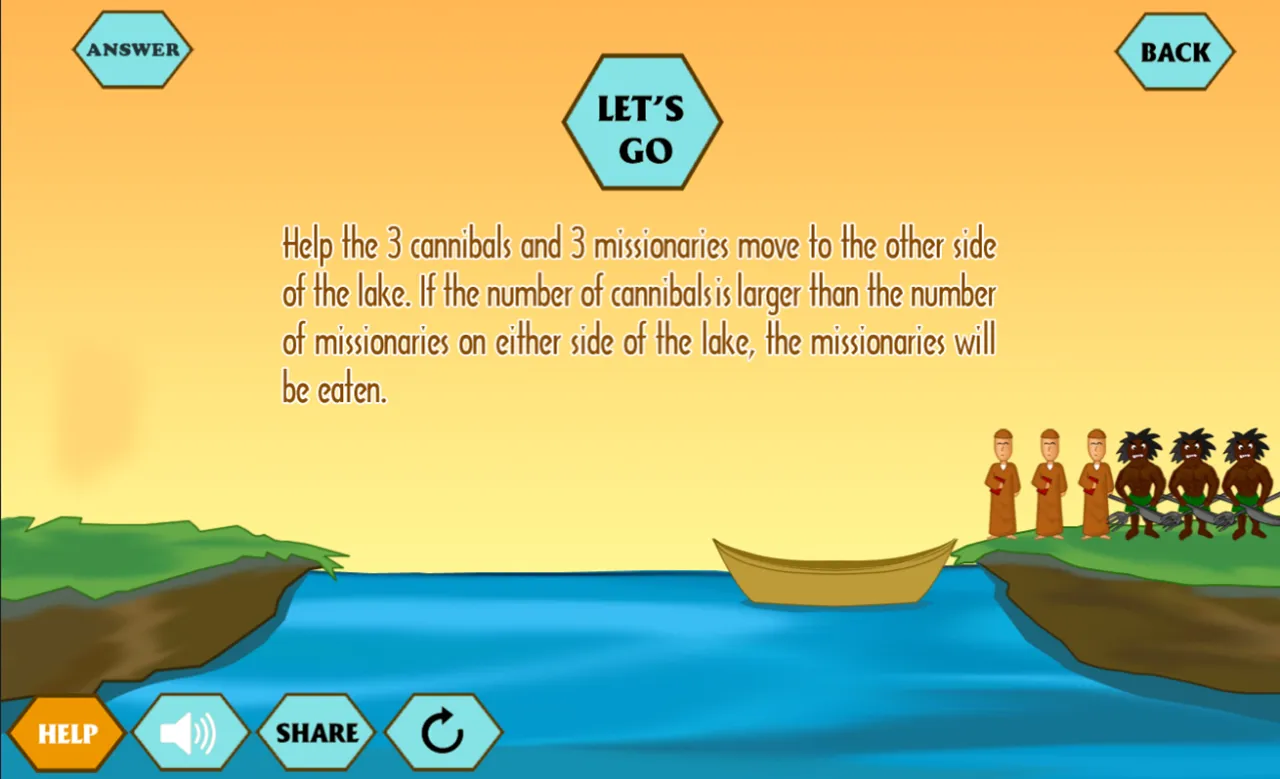Click the LET'S GO hexagon at the top

642,122
